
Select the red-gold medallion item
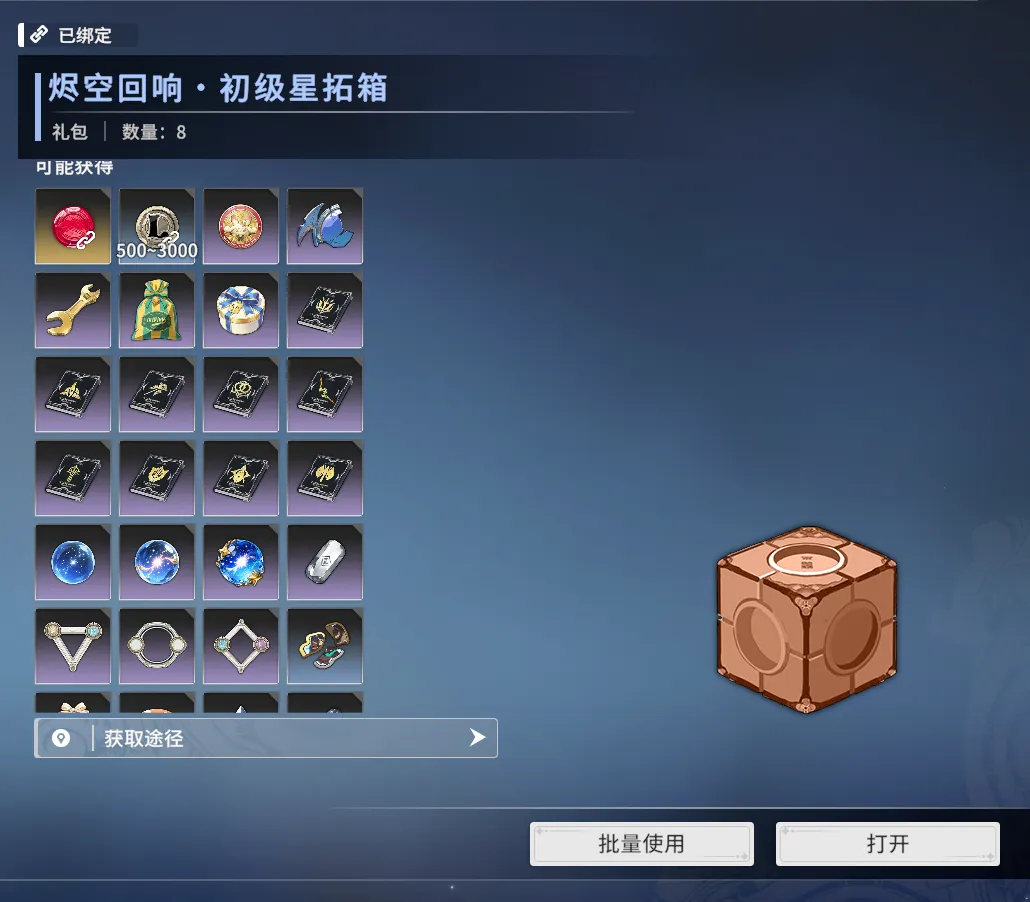click(241, 226)
